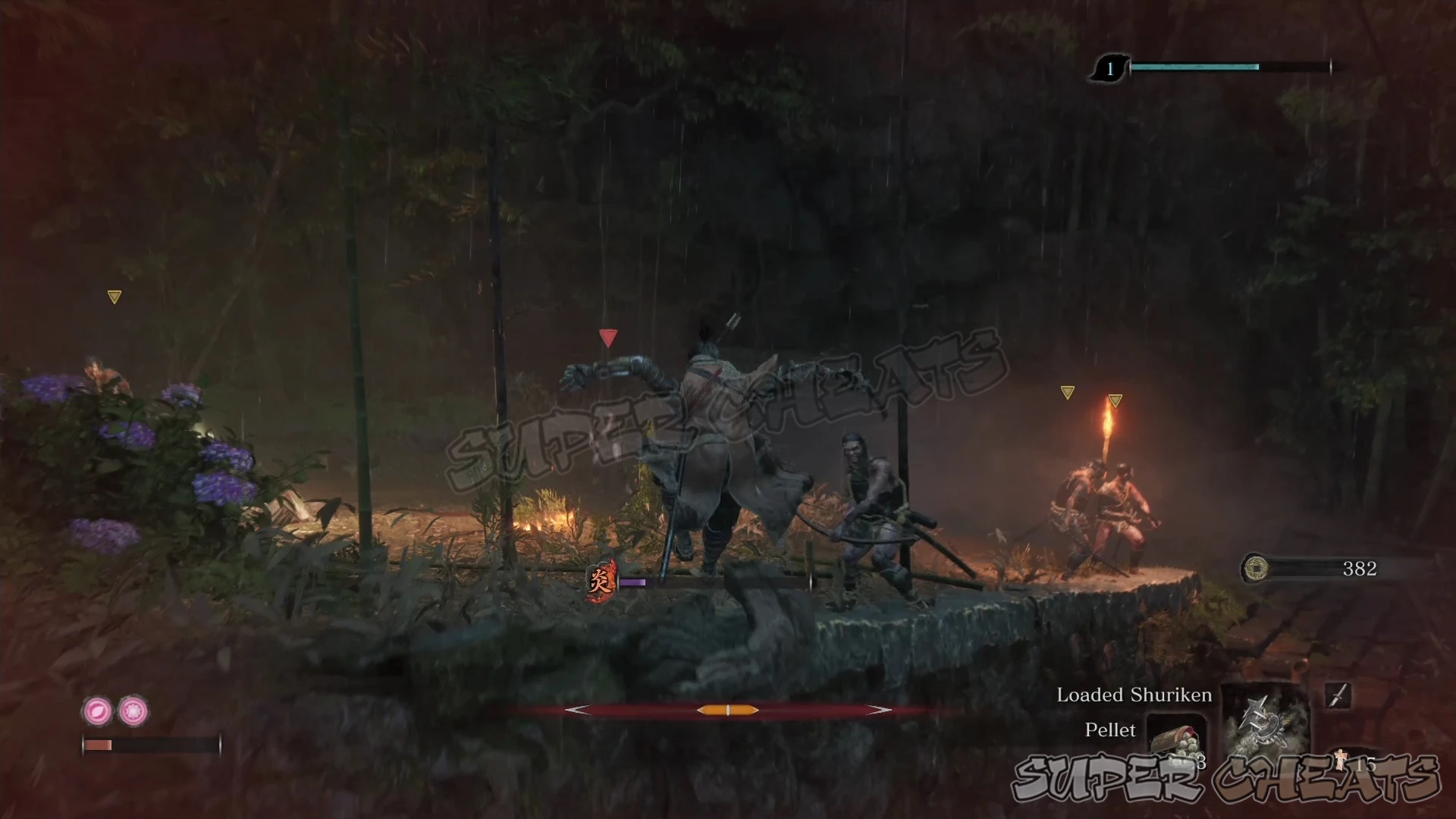The image size is (1456, 819).
Task: Select the Loaded Shuriken name label
Action: pyautogui.click(x=1133, y=695)
